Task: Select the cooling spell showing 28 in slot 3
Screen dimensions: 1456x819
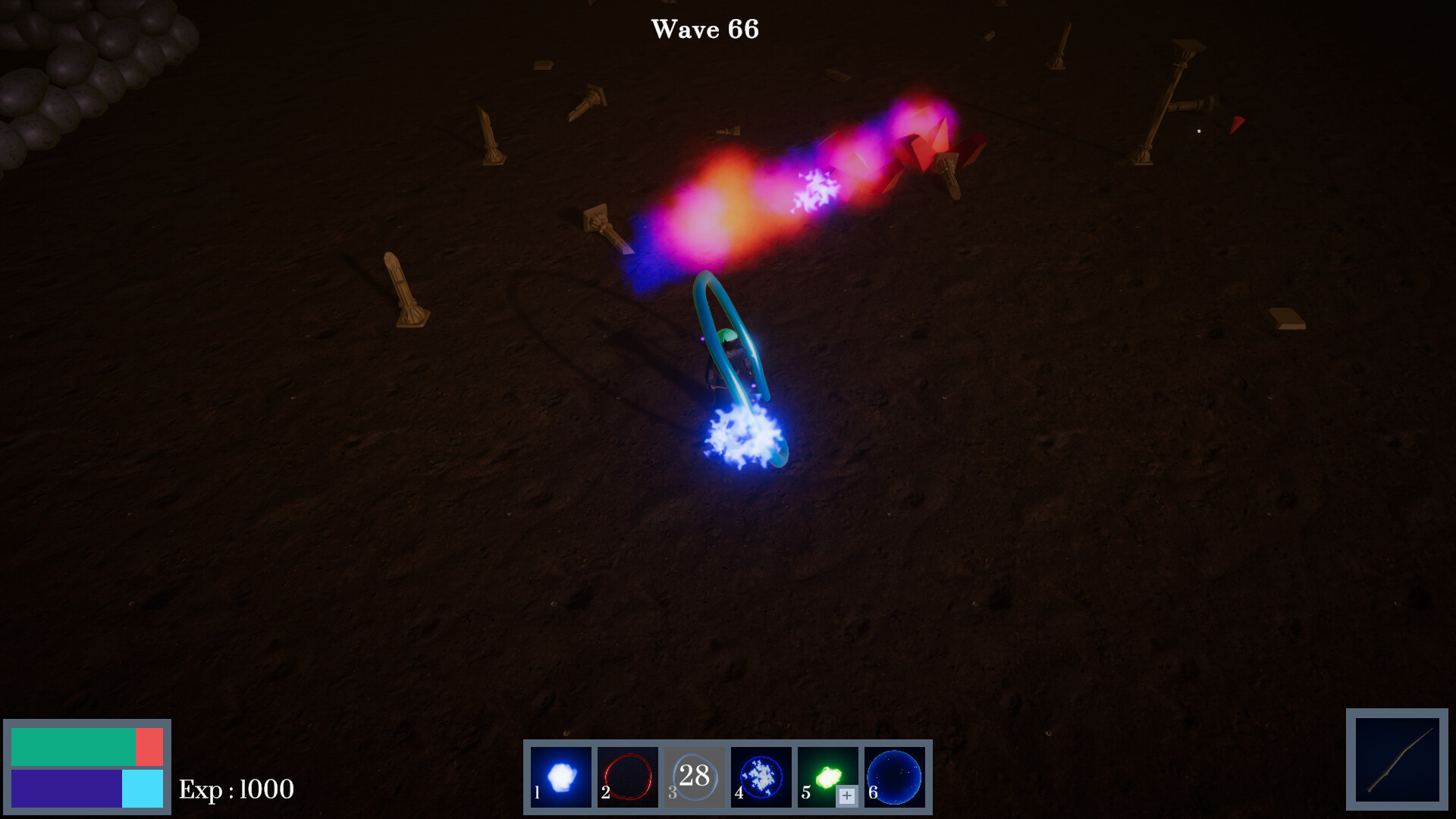Action: (x=693, y=775)
